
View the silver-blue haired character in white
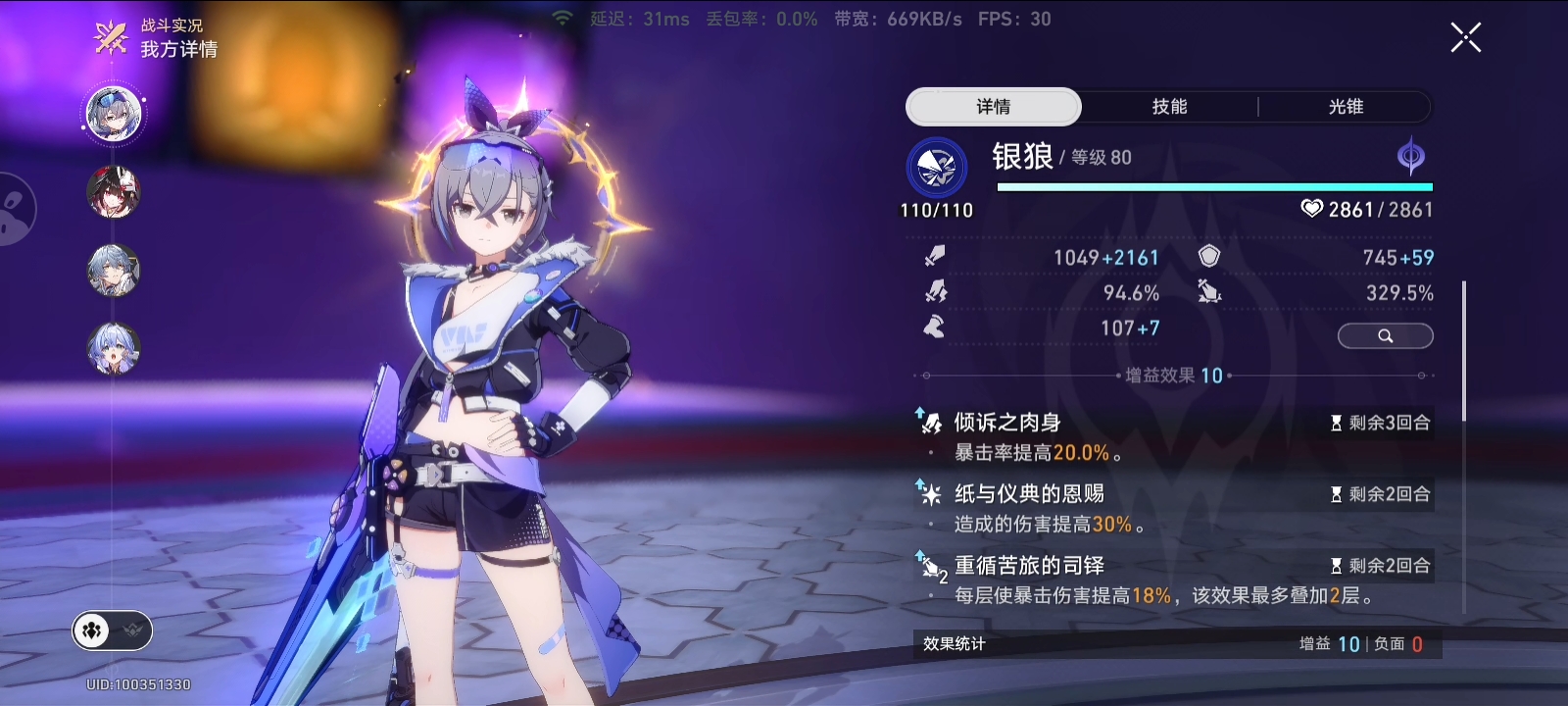click(x=114, y=270)
